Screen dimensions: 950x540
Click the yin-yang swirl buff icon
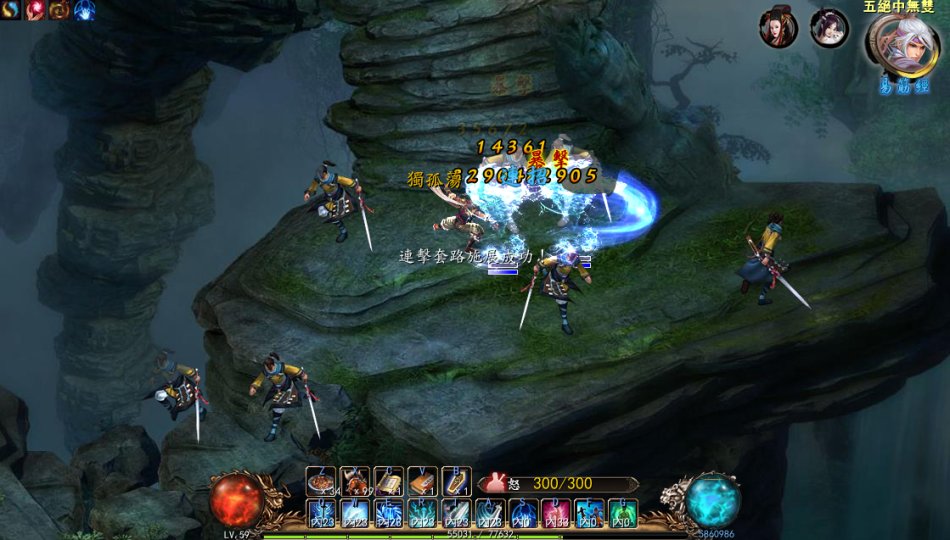(11, 10)
